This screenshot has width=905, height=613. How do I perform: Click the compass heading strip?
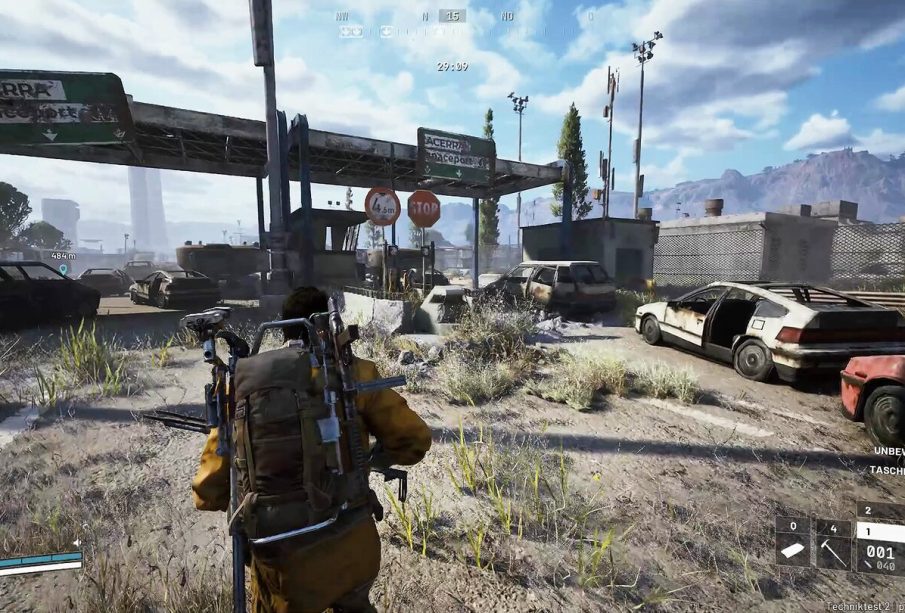(452, 16)
